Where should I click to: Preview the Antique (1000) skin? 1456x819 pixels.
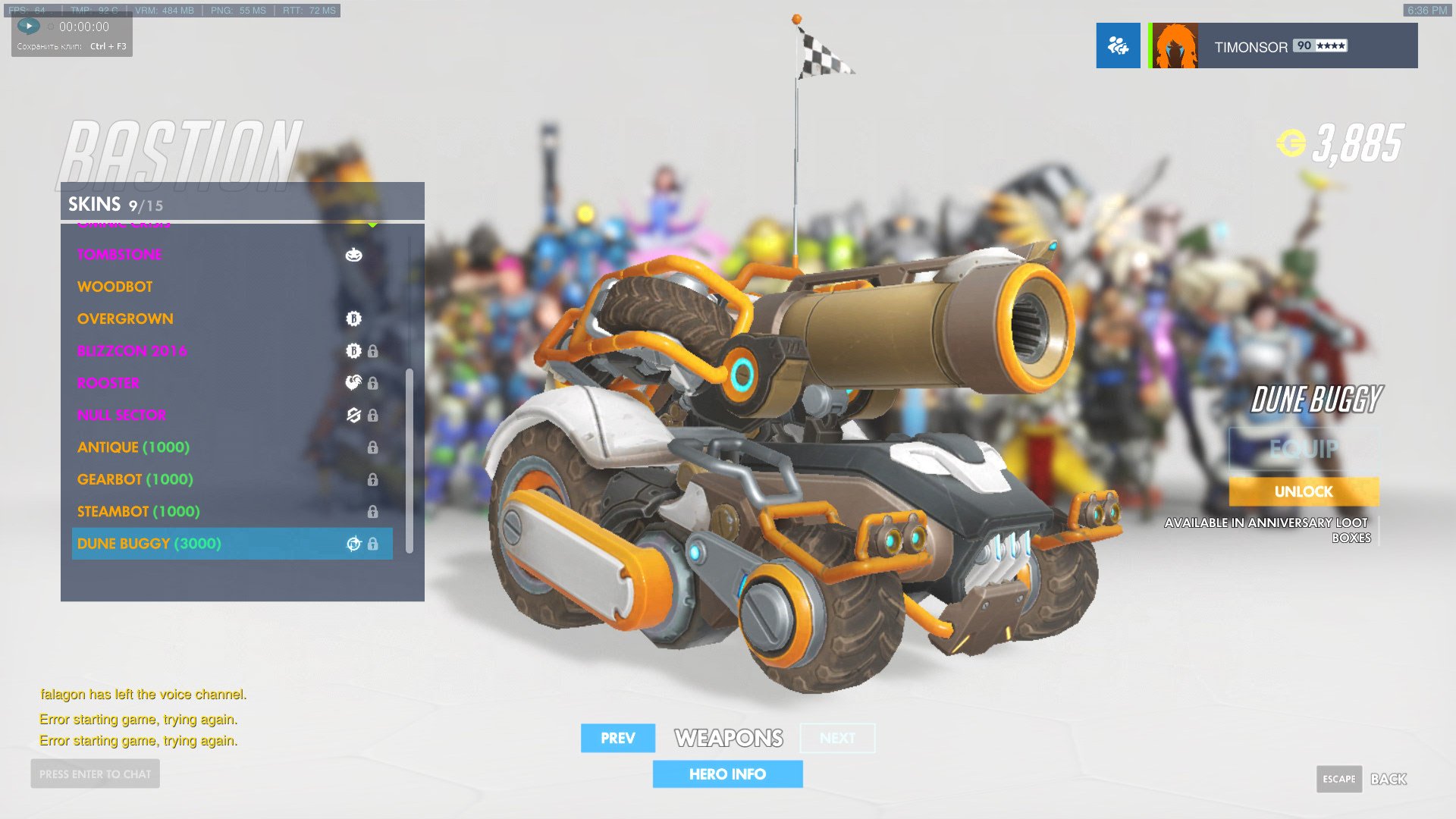(133, 447)
